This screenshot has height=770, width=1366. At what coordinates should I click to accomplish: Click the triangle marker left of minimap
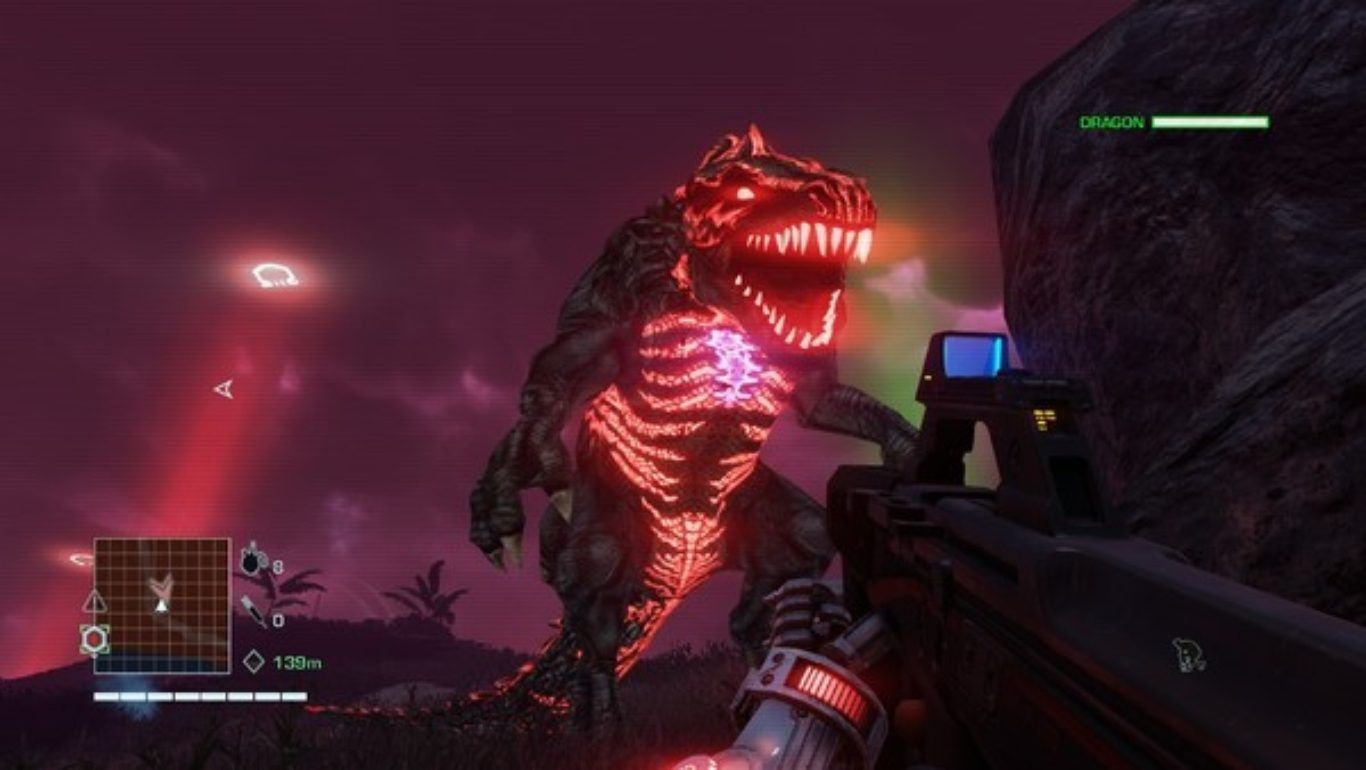pyautogui.click(x=93, y=600)
